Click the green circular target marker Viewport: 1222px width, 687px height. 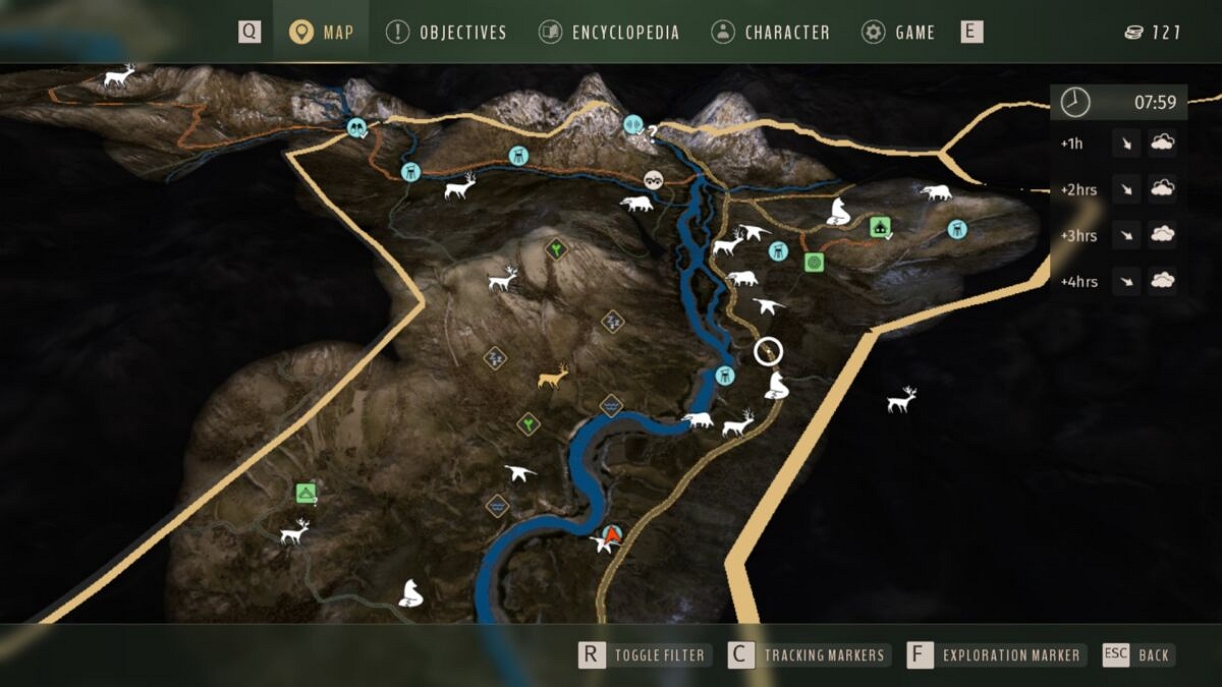click(x=814, y=263)
